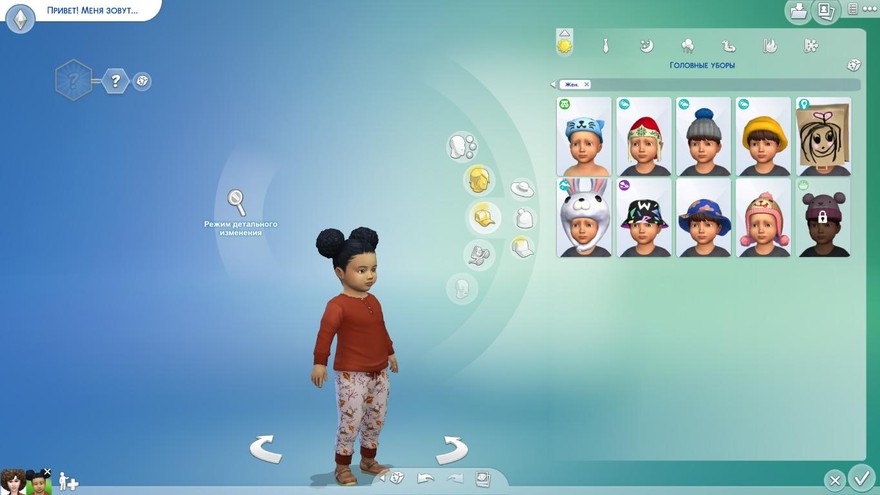This screenshot has width=880, height=495.
Task: Confirm the Sim with the checkmark button
Action: (859, 478)
